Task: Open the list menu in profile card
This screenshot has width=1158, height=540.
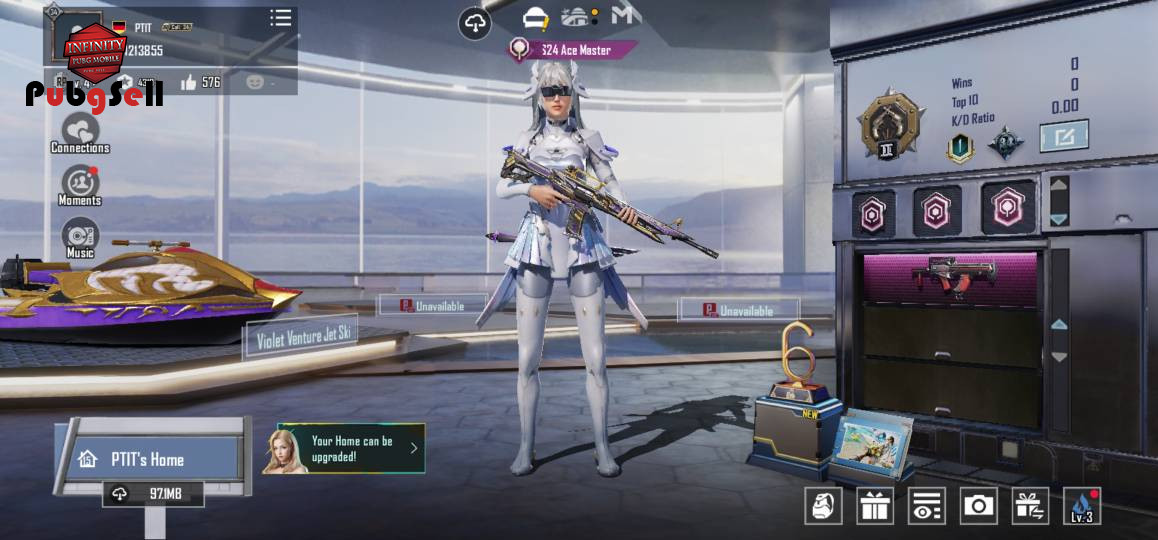Action: pos(281,18)
